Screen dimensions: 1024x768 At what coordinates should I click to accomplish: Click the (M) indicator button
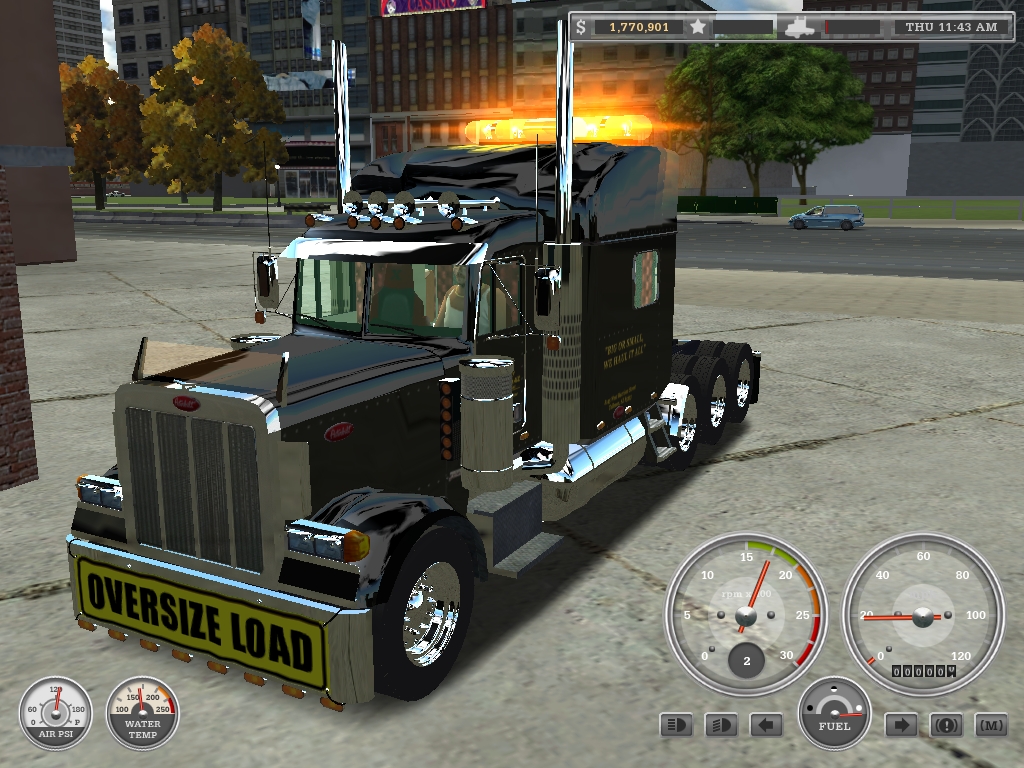tap(991, 724)
